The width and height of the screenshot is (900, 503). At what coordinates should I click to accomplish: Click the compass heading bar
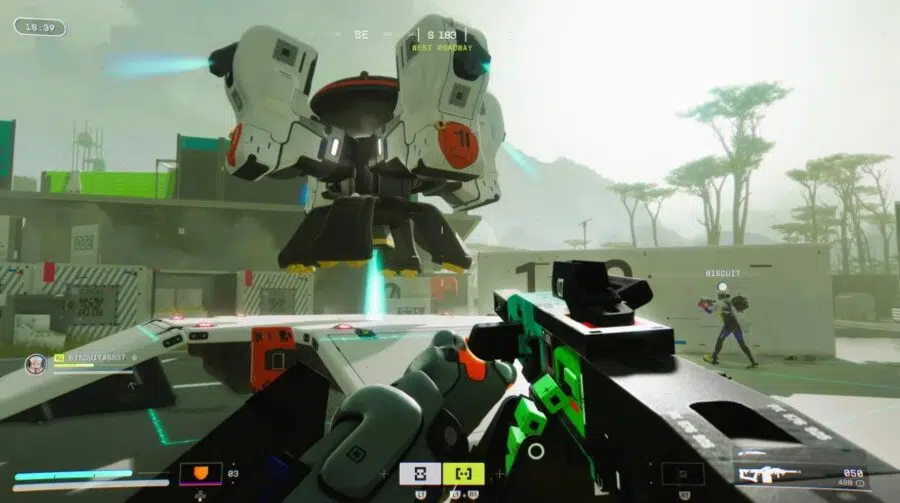point(429,34)
